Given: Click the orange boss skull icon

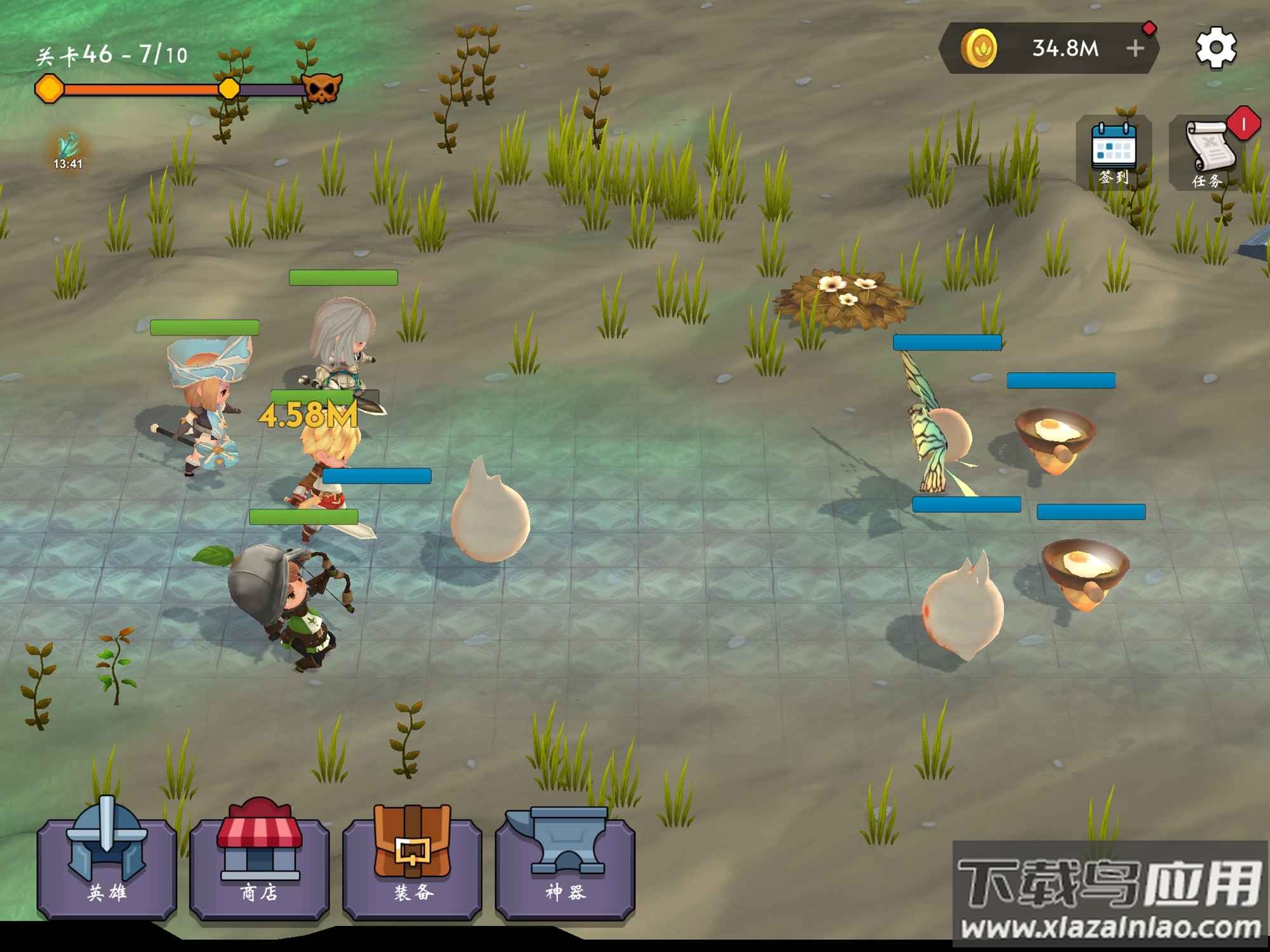Looking at the screenshot, I should [322, 88].
